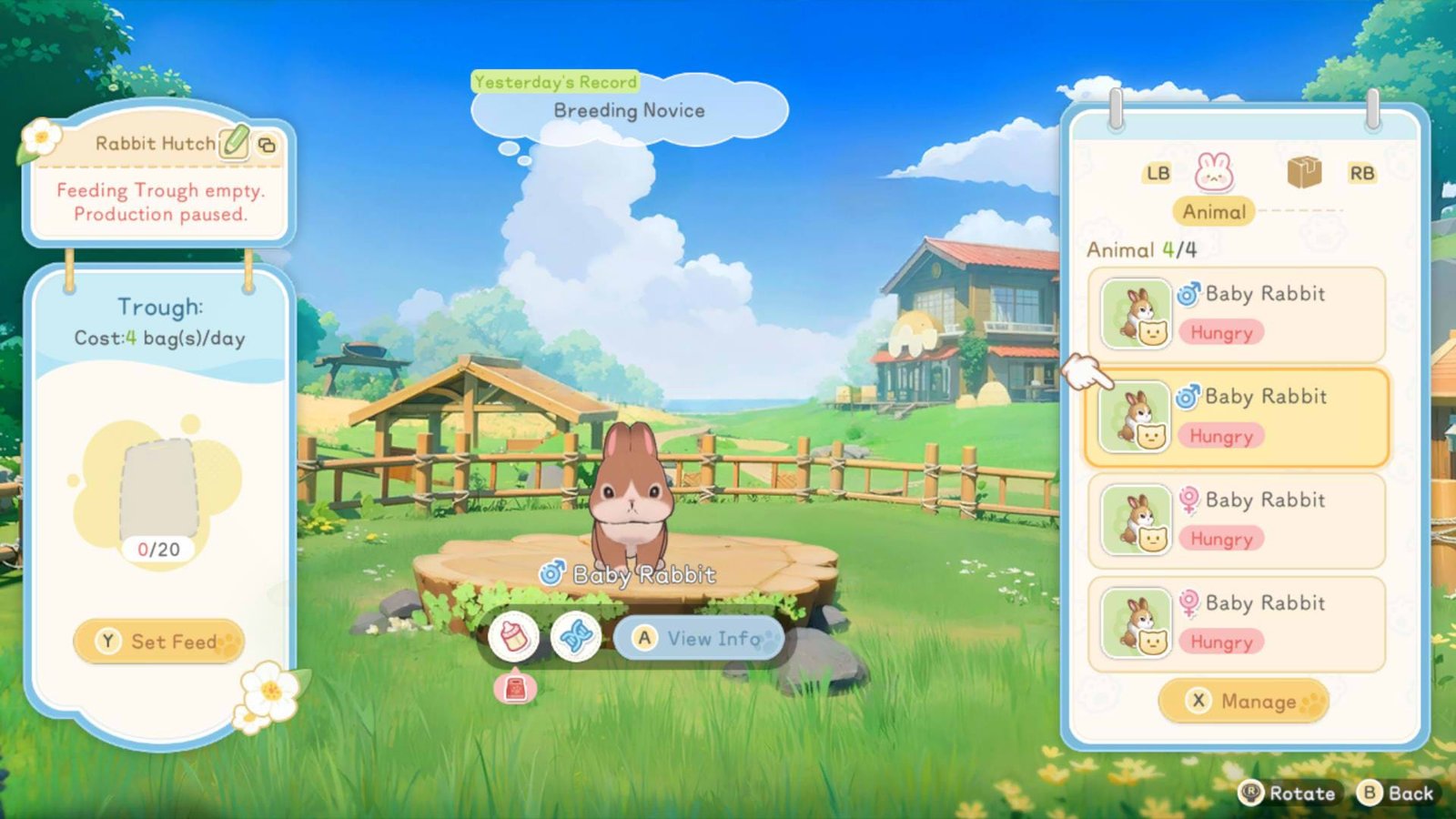Switch tabs with the LB button
The width and height of the screenshot is (1456, 819).
coord(1157,172)
